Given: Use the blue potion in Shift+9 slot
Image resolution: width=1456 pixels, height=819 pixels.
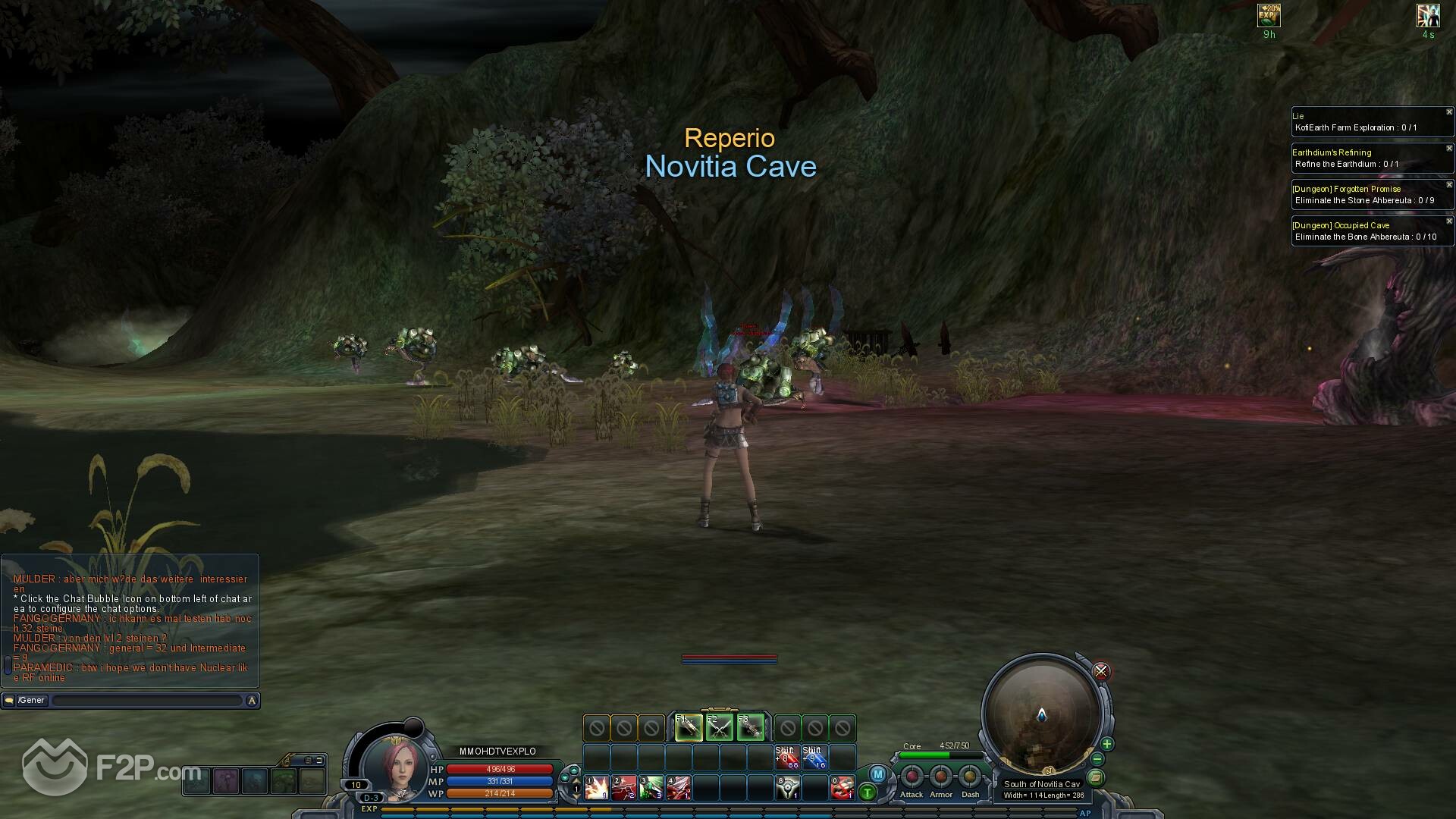Looking at the screenshot, I should [x=814, y=757].
